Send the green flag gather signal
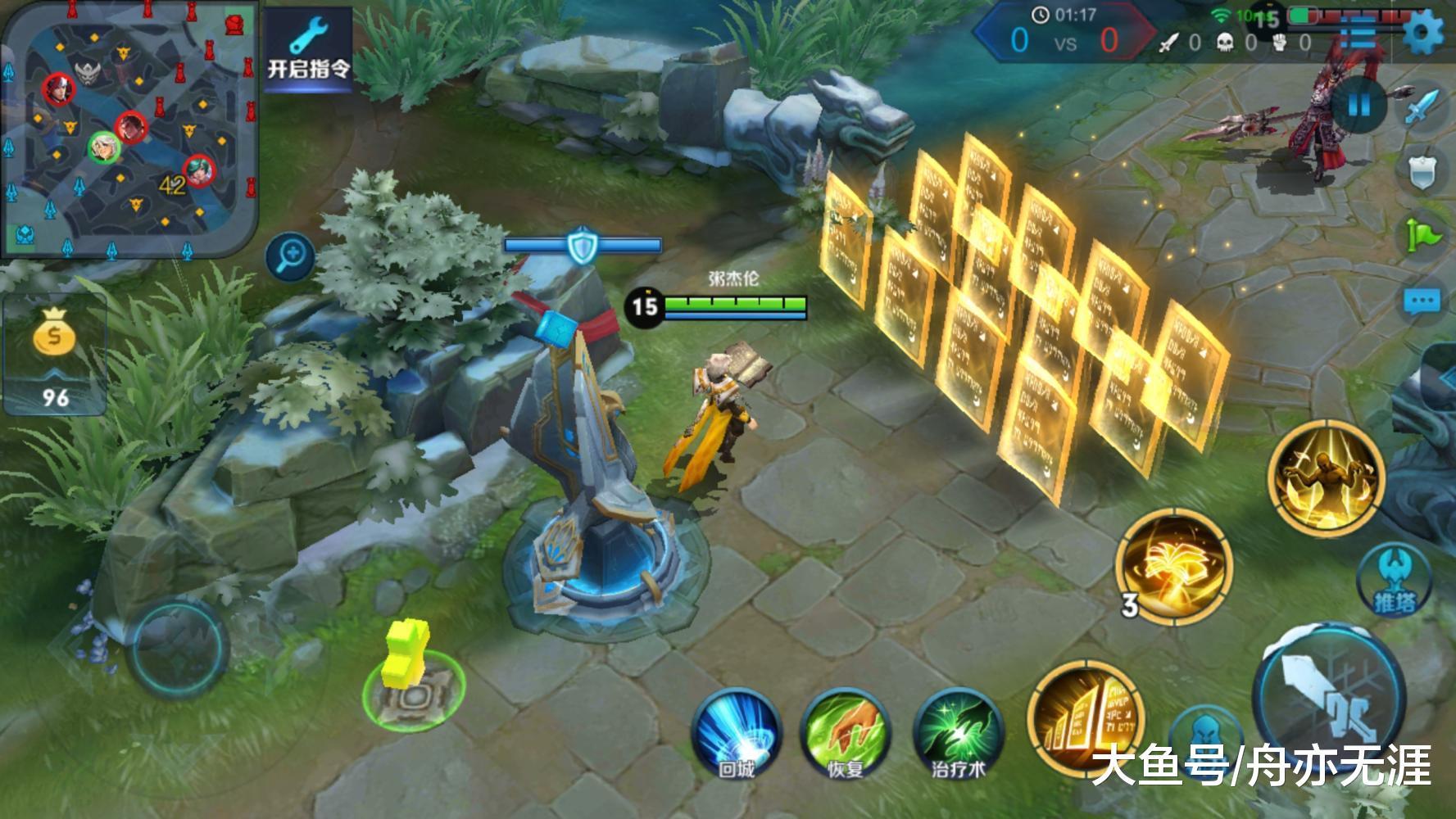Viewport: 1456px width, 819px height. coord(1422,236)
